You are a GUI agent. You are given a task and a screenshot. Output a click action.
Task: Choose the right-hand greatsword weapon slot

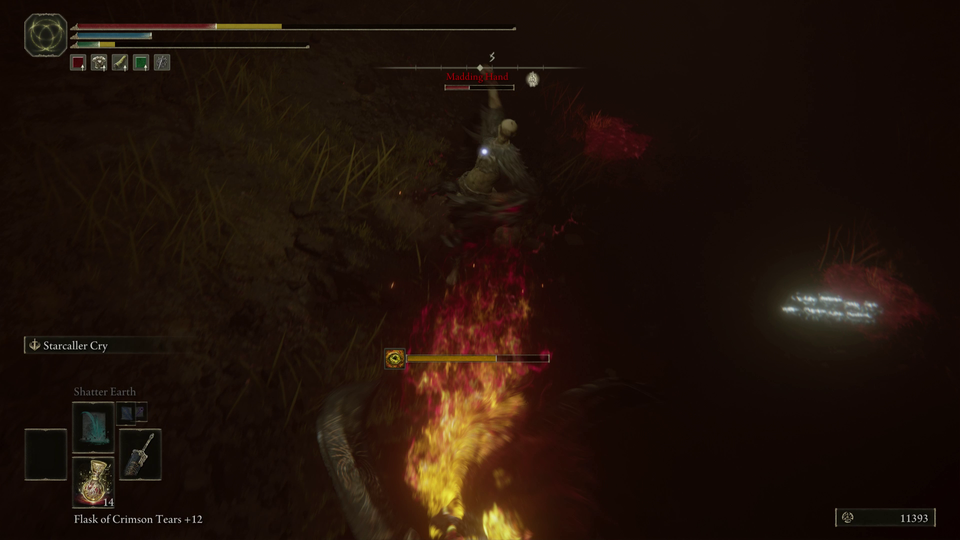pos(140,453)
